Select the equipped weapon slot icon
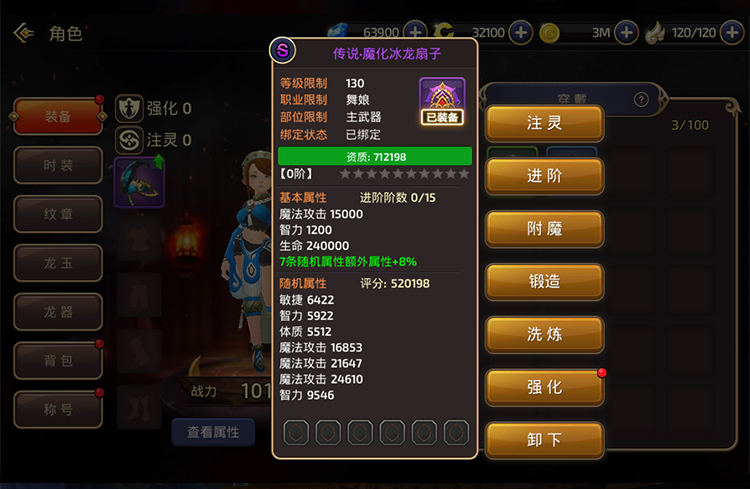The width and height of the screenshot is (750, 489). 139,182
